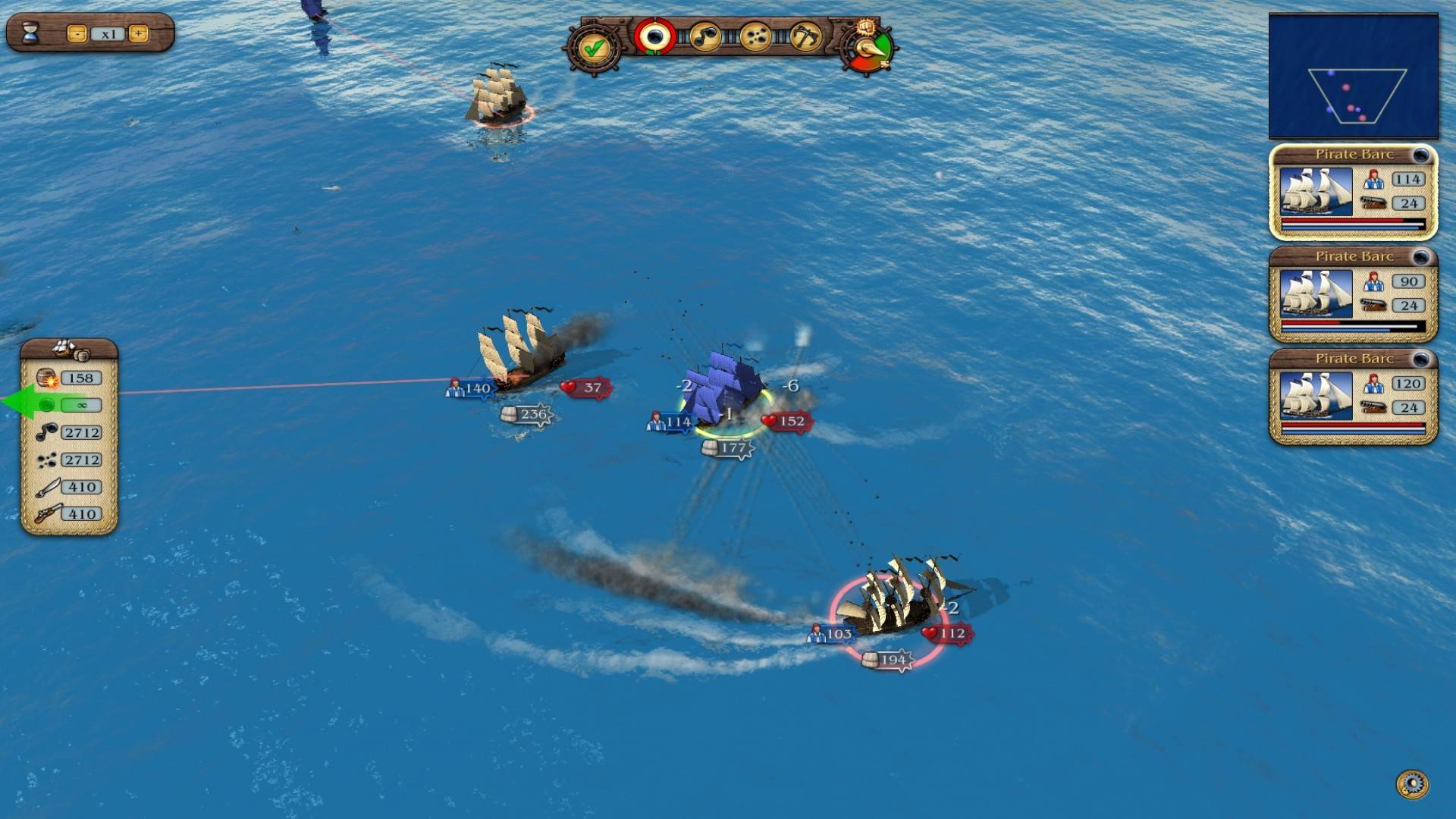Viewport: 1456px width, 819px height.
Task: Open the spyglass on the first Pirate Barc panel
Action: point(1420,154)
